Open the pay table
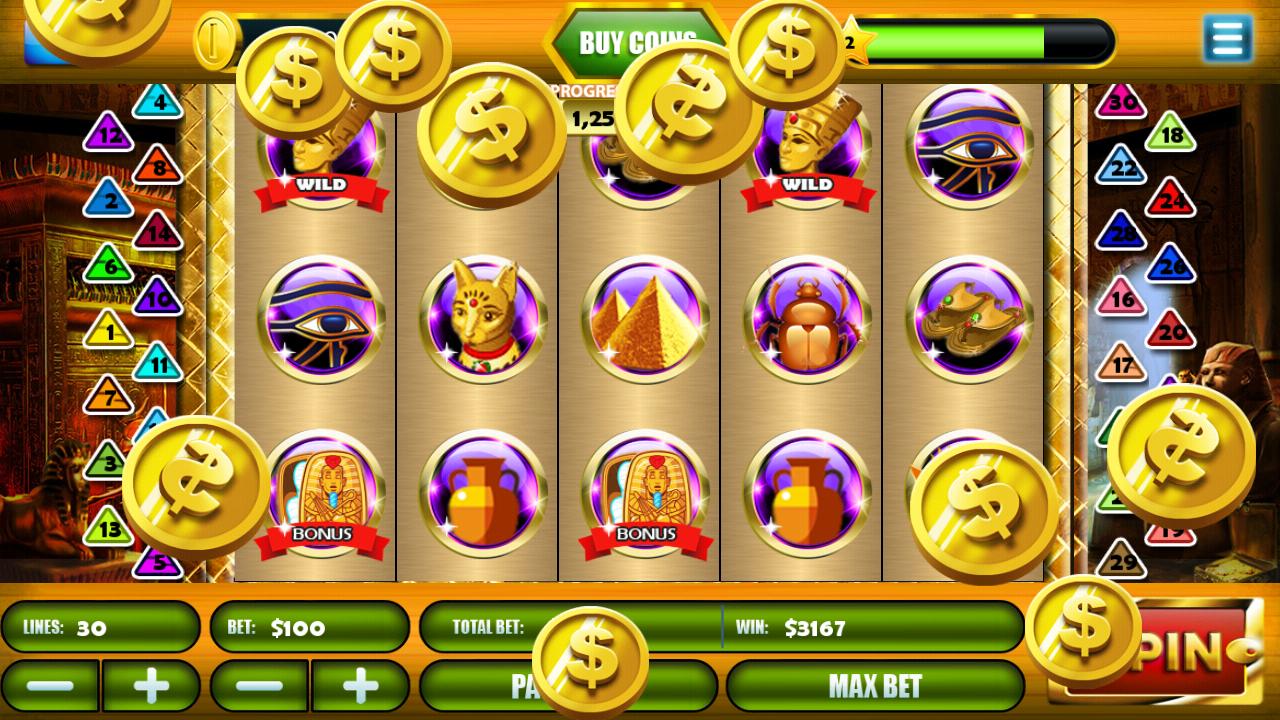 pyautogui.click(x=568, y=686)
